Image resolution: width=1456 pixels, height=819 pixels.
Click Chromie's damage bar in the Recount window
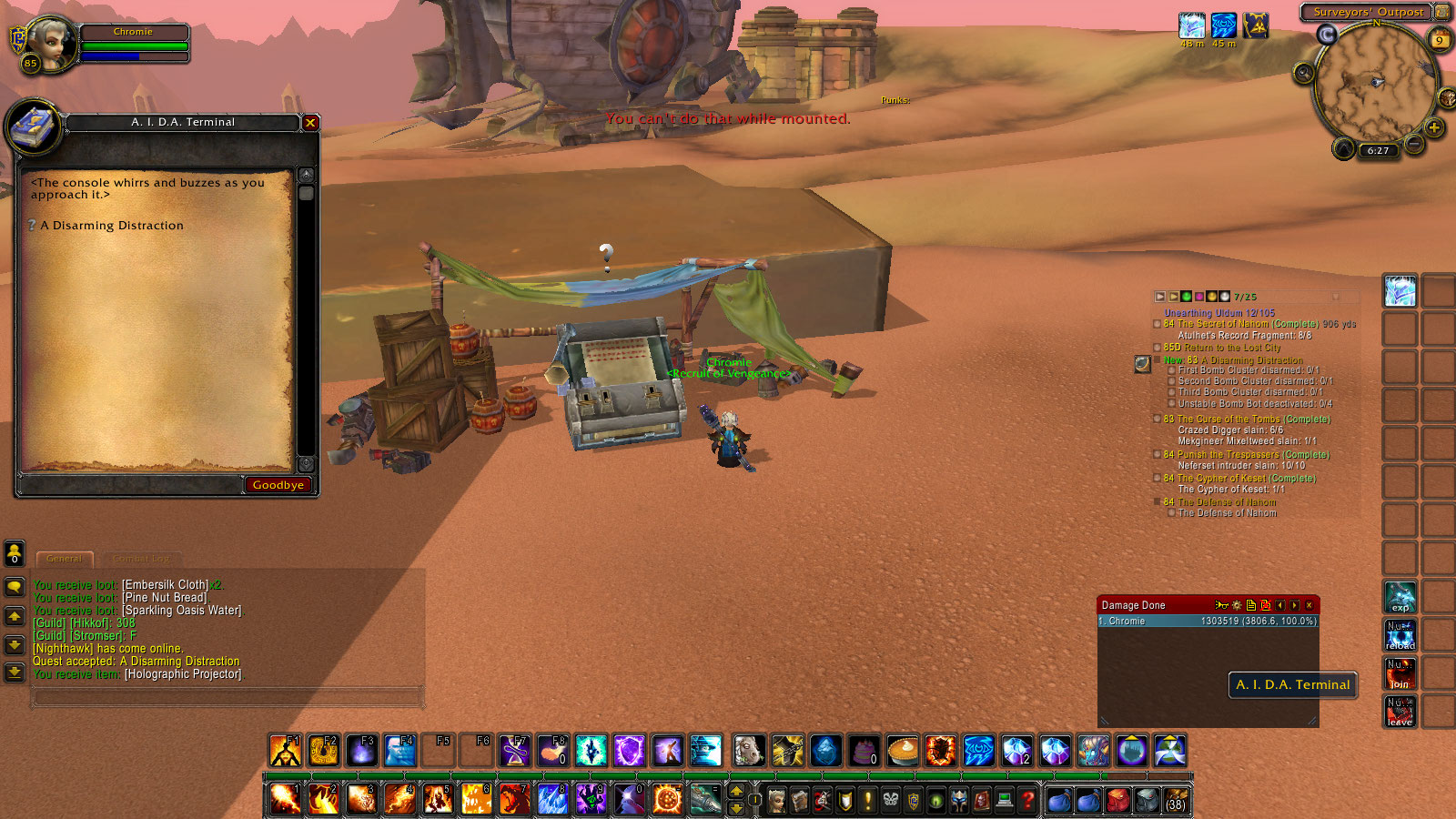[x=1201, y=621]
